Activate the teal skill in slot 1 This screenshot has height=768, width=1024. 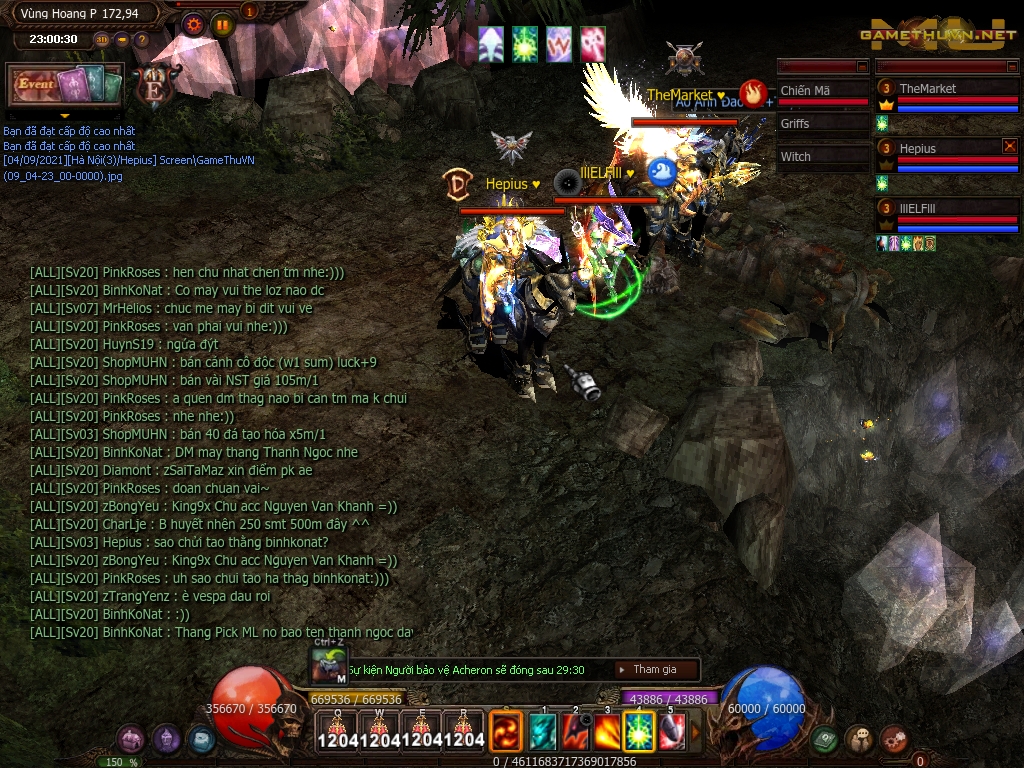(543, 732)
